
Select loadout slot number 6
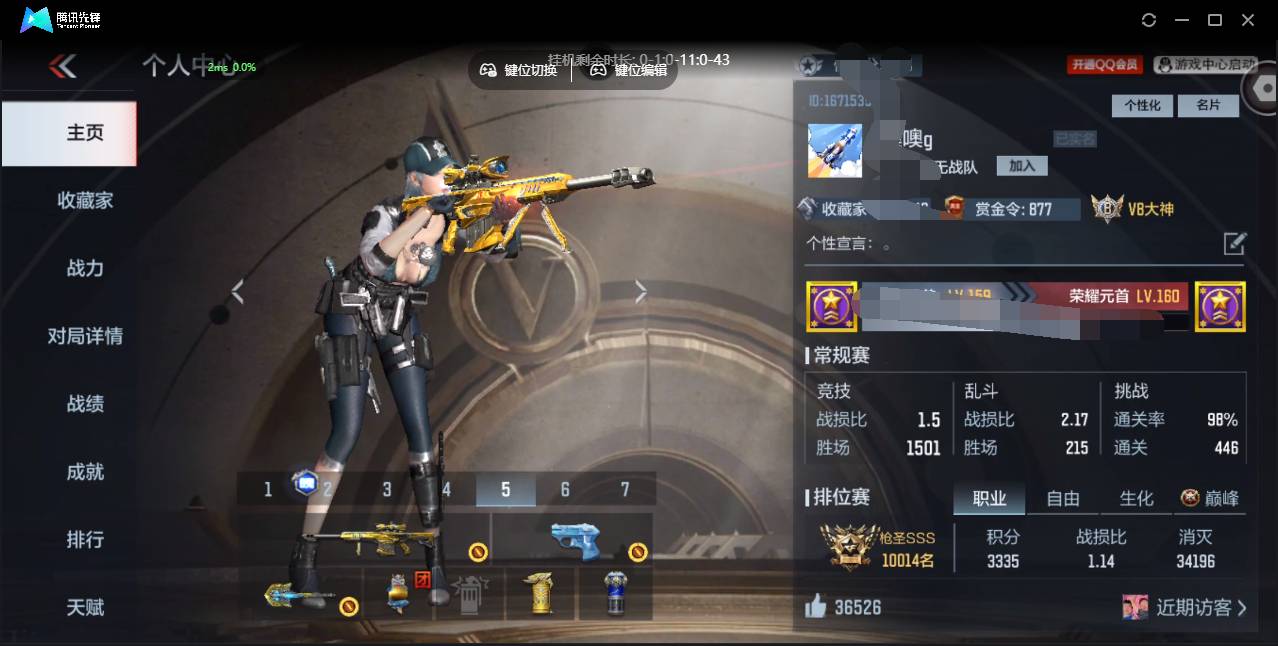coord(565,489)
